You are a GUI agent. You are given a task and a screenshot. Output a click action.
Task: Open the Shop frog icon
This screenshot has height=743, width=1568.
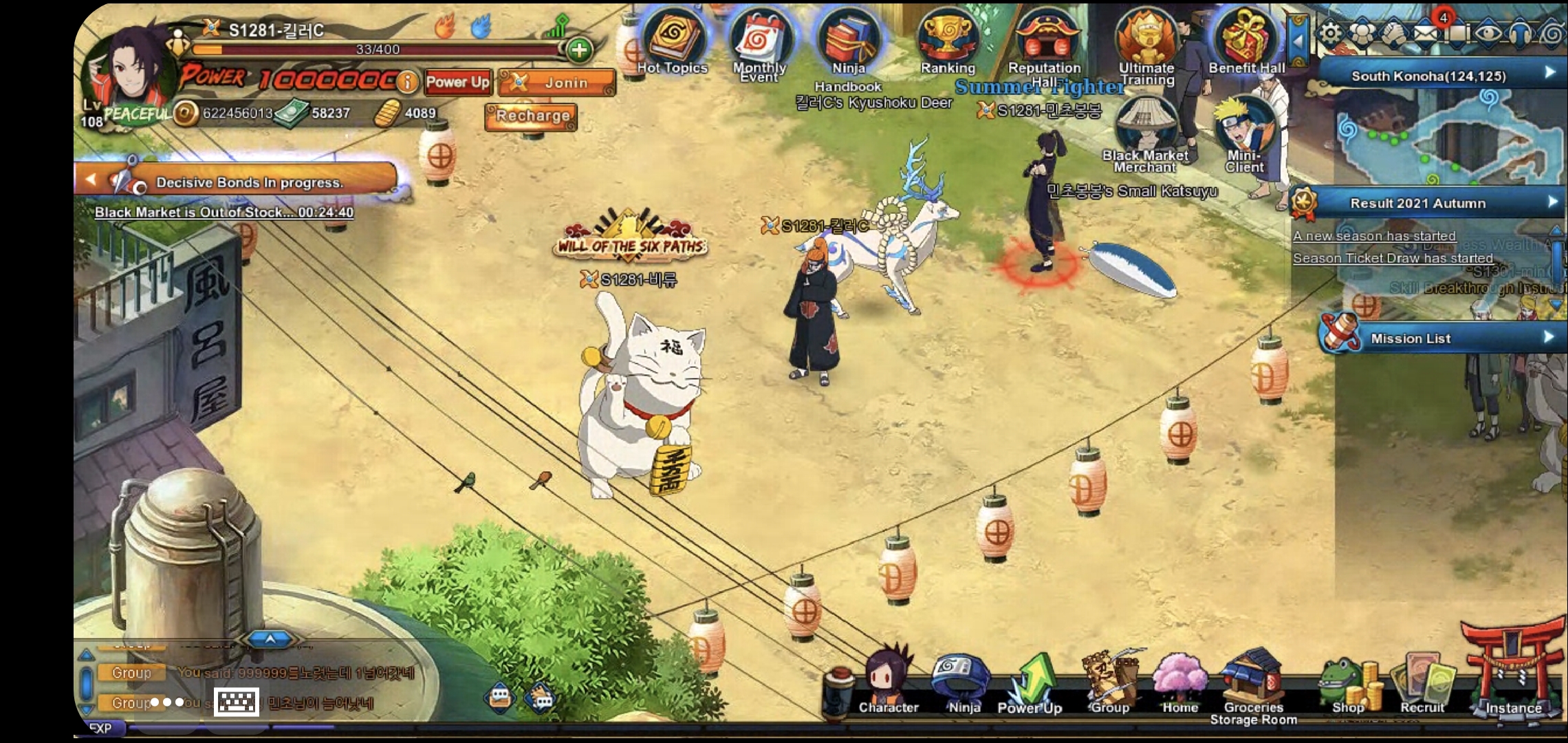click(x=1348, y=685)
